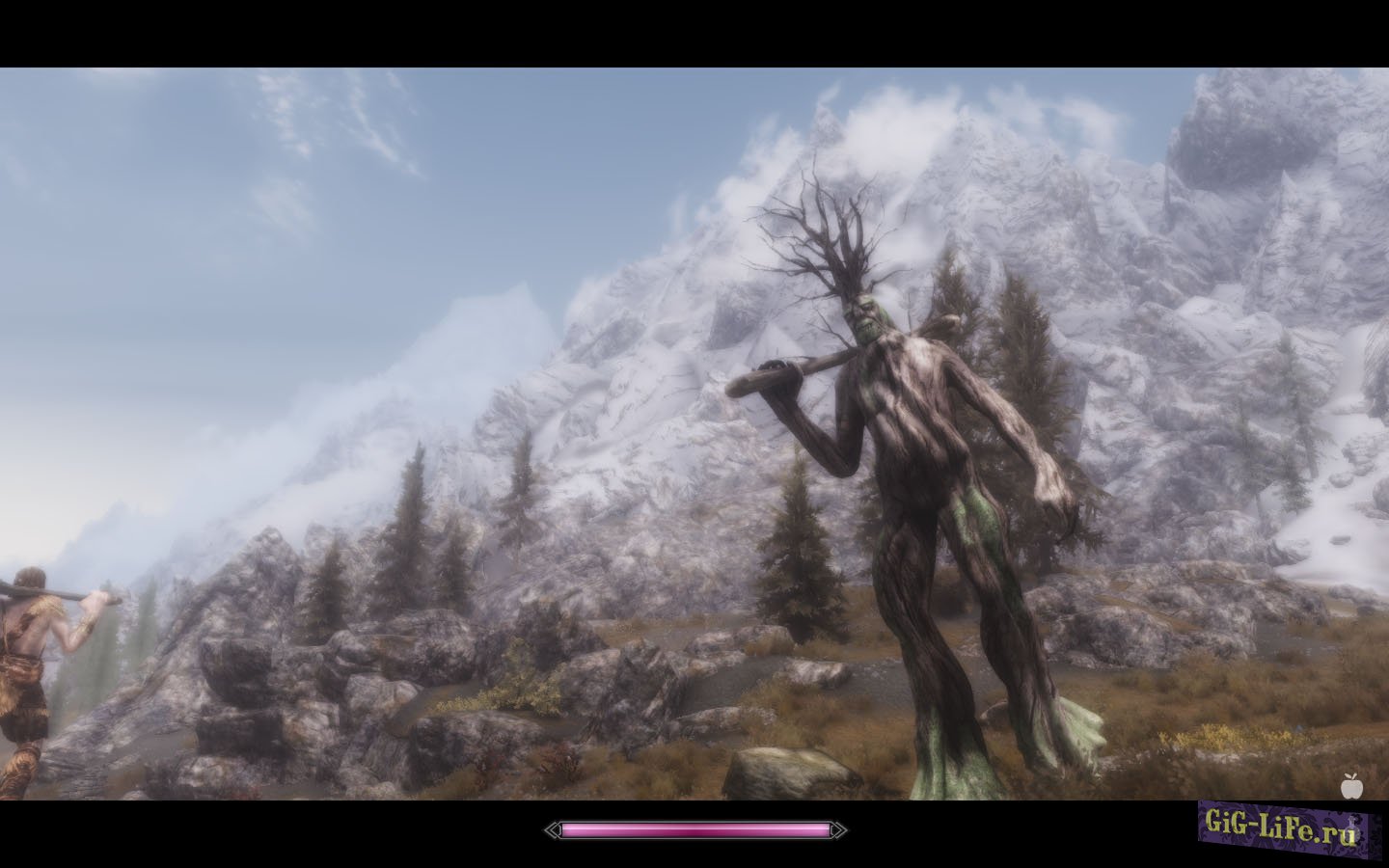Click the apple hunger icon
1389x868 pixels.
(x=1350, y=786)
